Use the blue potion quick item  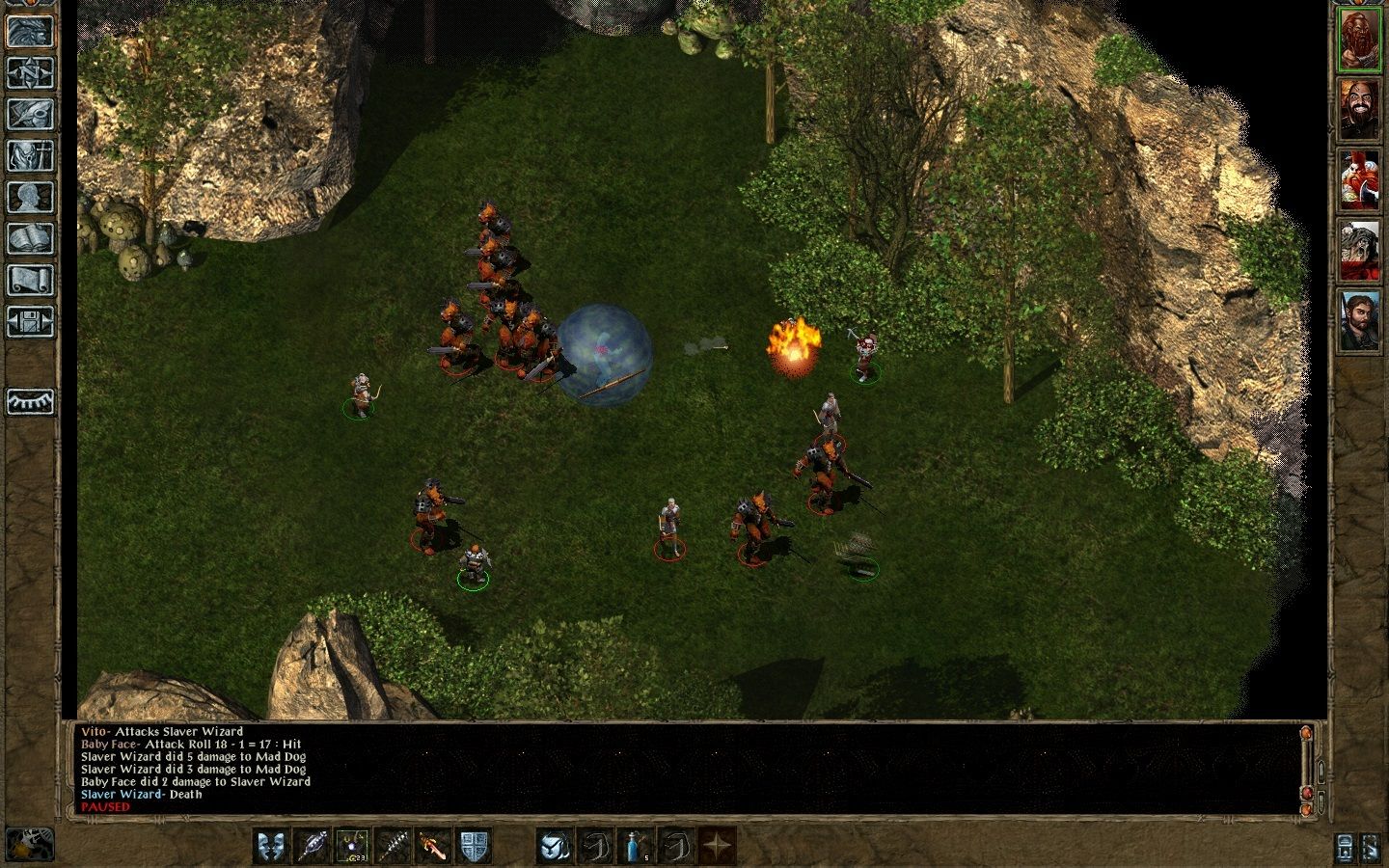pyautogui.click(x=636, y=846)
